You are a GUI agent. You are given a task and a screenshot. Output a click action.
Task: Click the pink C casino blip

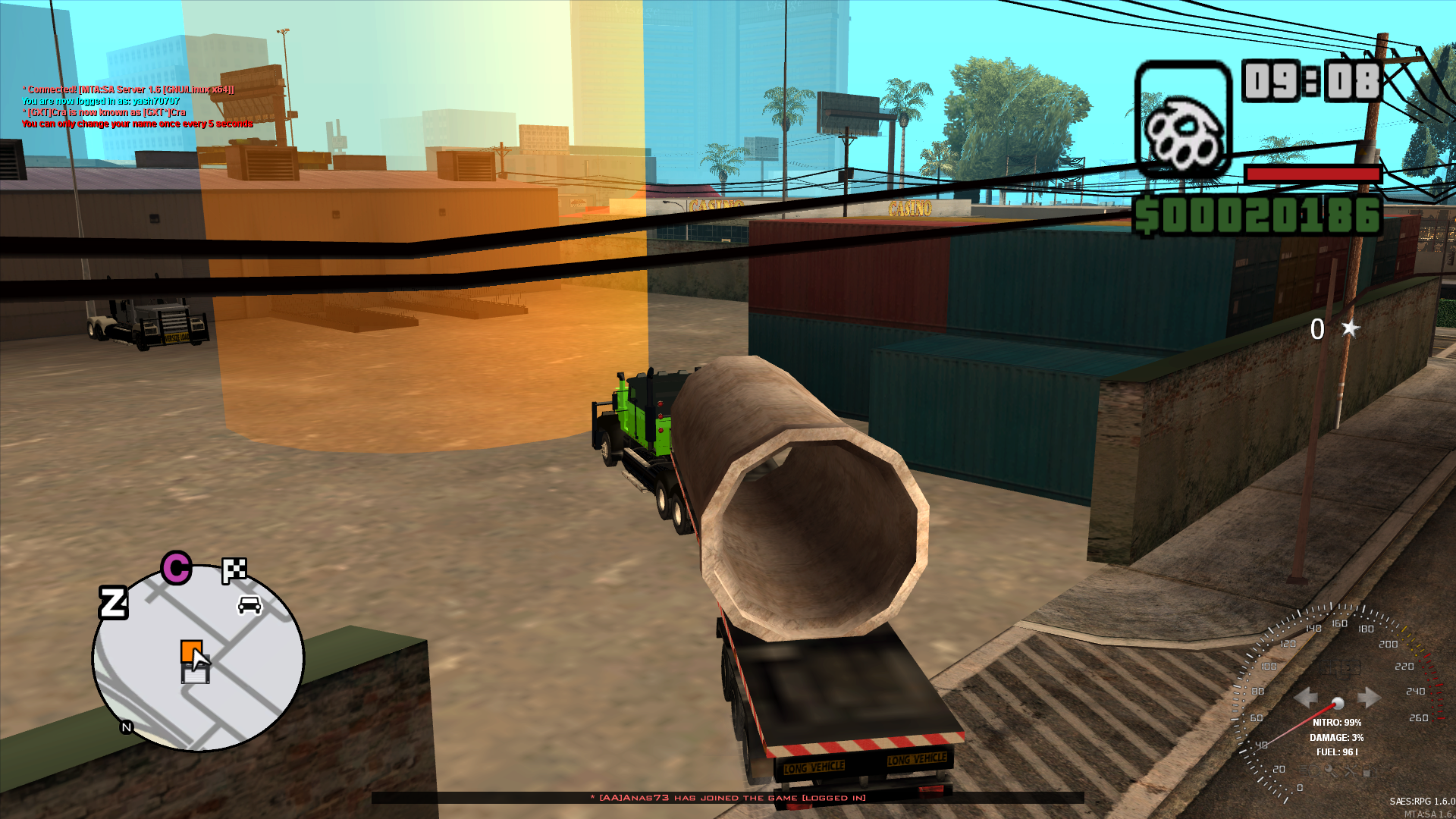[176, 569]
